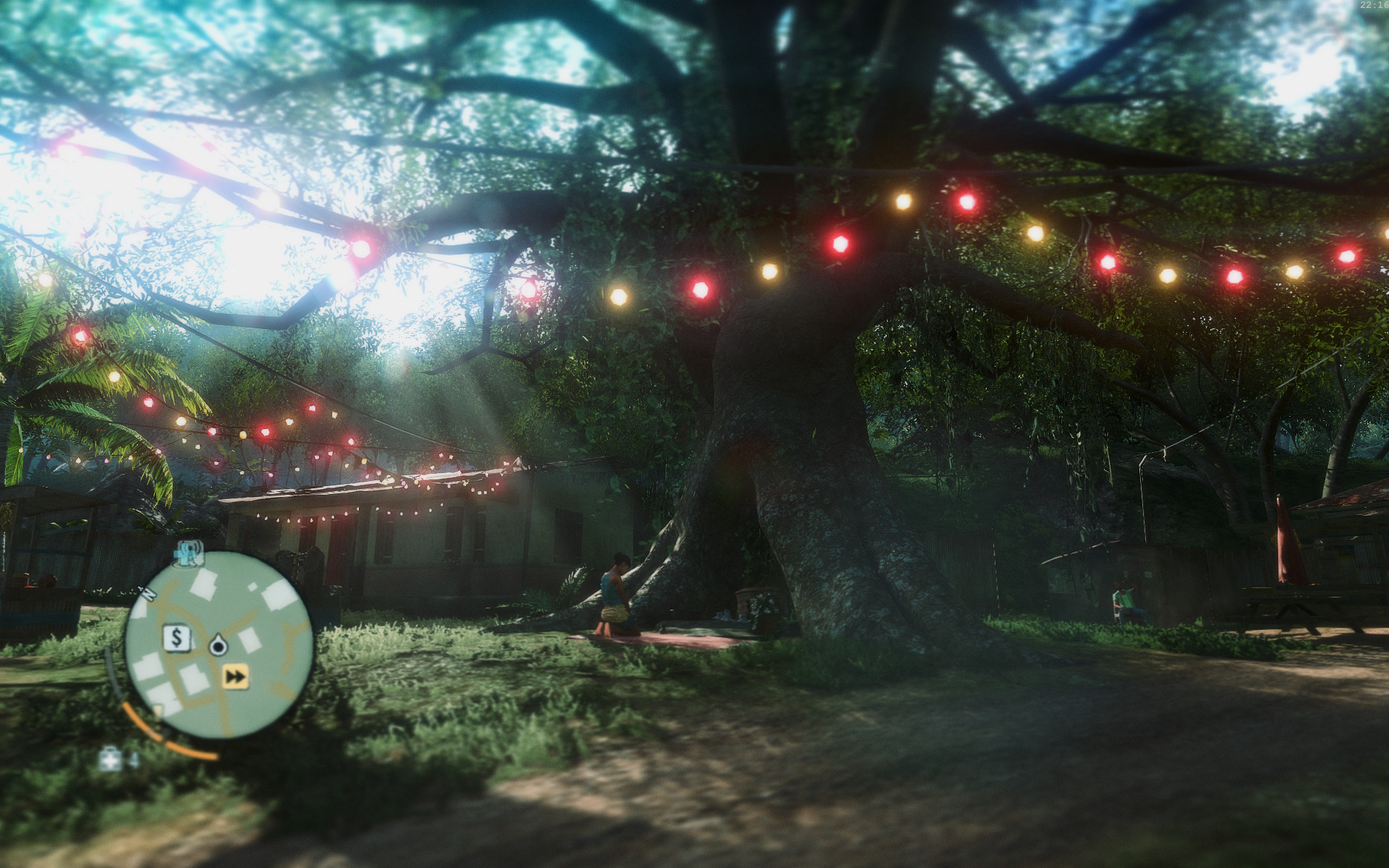
Task: Select the medkit icon below the minimap
Action: pos(111,759)
